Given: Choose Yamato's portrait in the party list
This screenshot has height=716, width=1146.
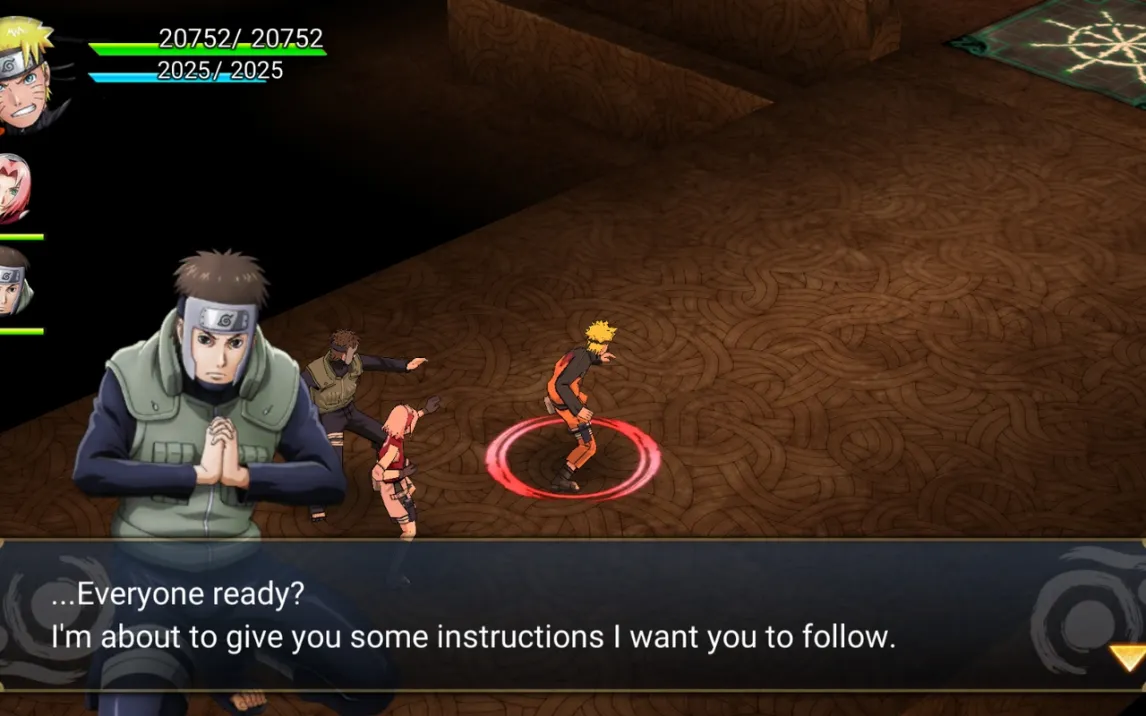Looking at the screenshot, I should click(x=14, y=282).
